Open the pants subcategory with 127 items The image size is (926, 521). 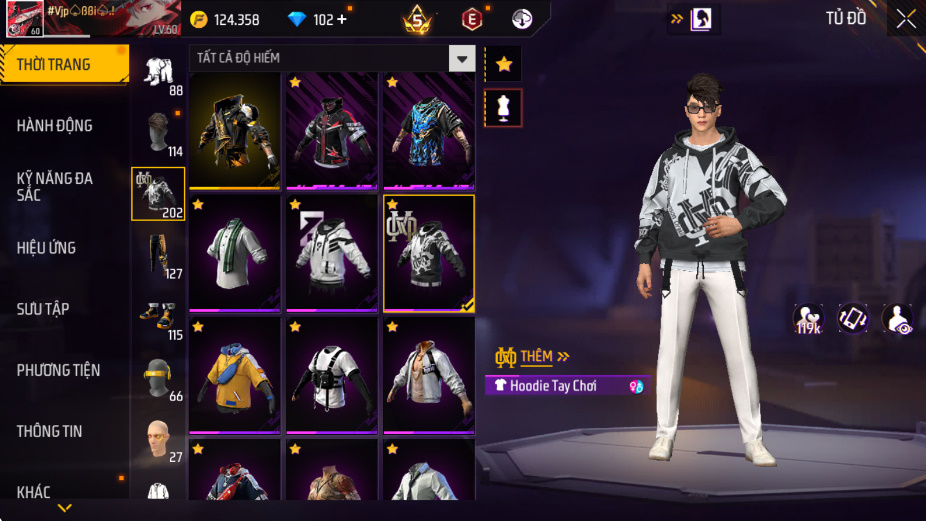[x=158, y=257]
